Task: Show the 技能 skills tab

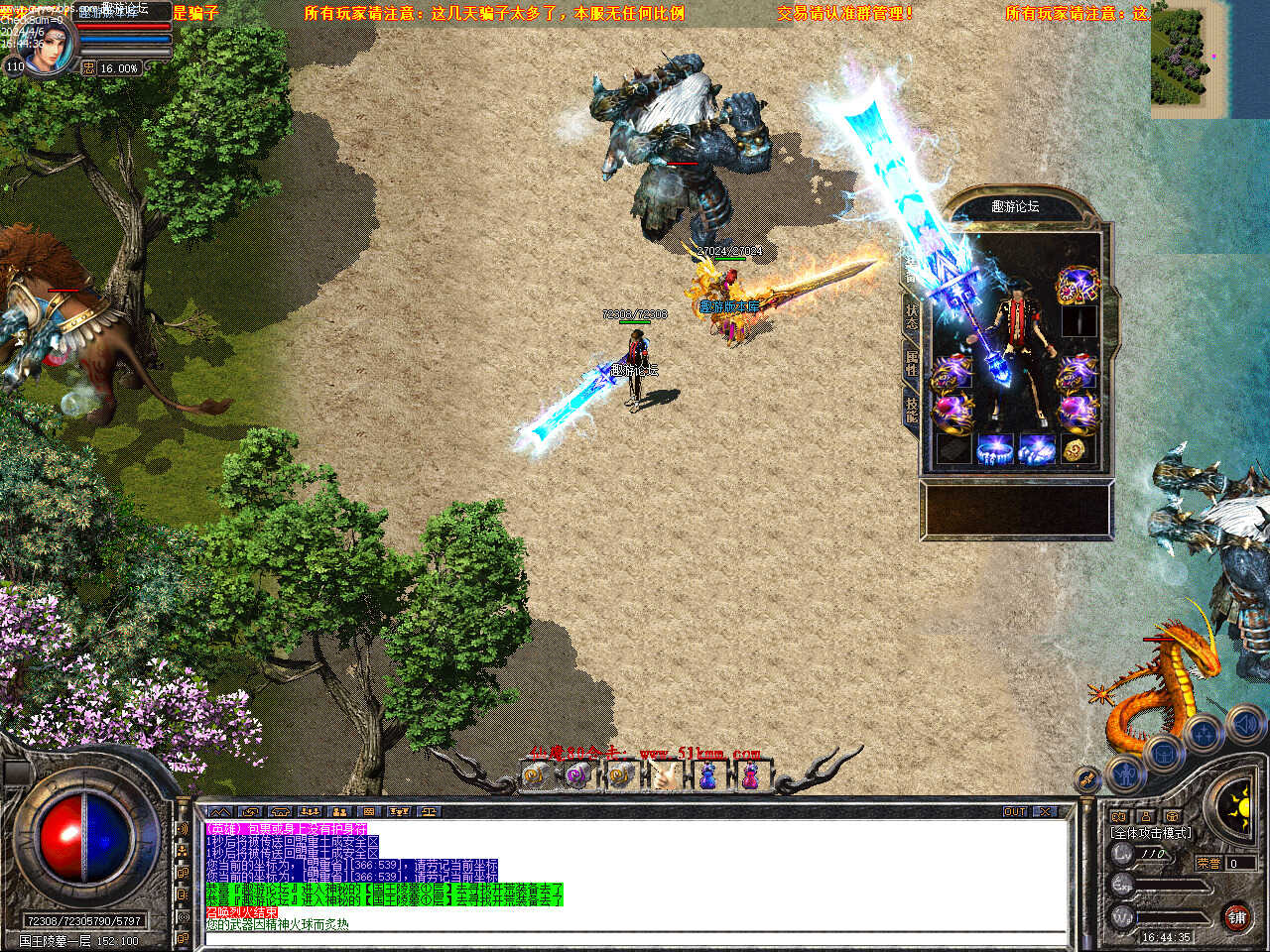Action: click(x=911, y=410)
